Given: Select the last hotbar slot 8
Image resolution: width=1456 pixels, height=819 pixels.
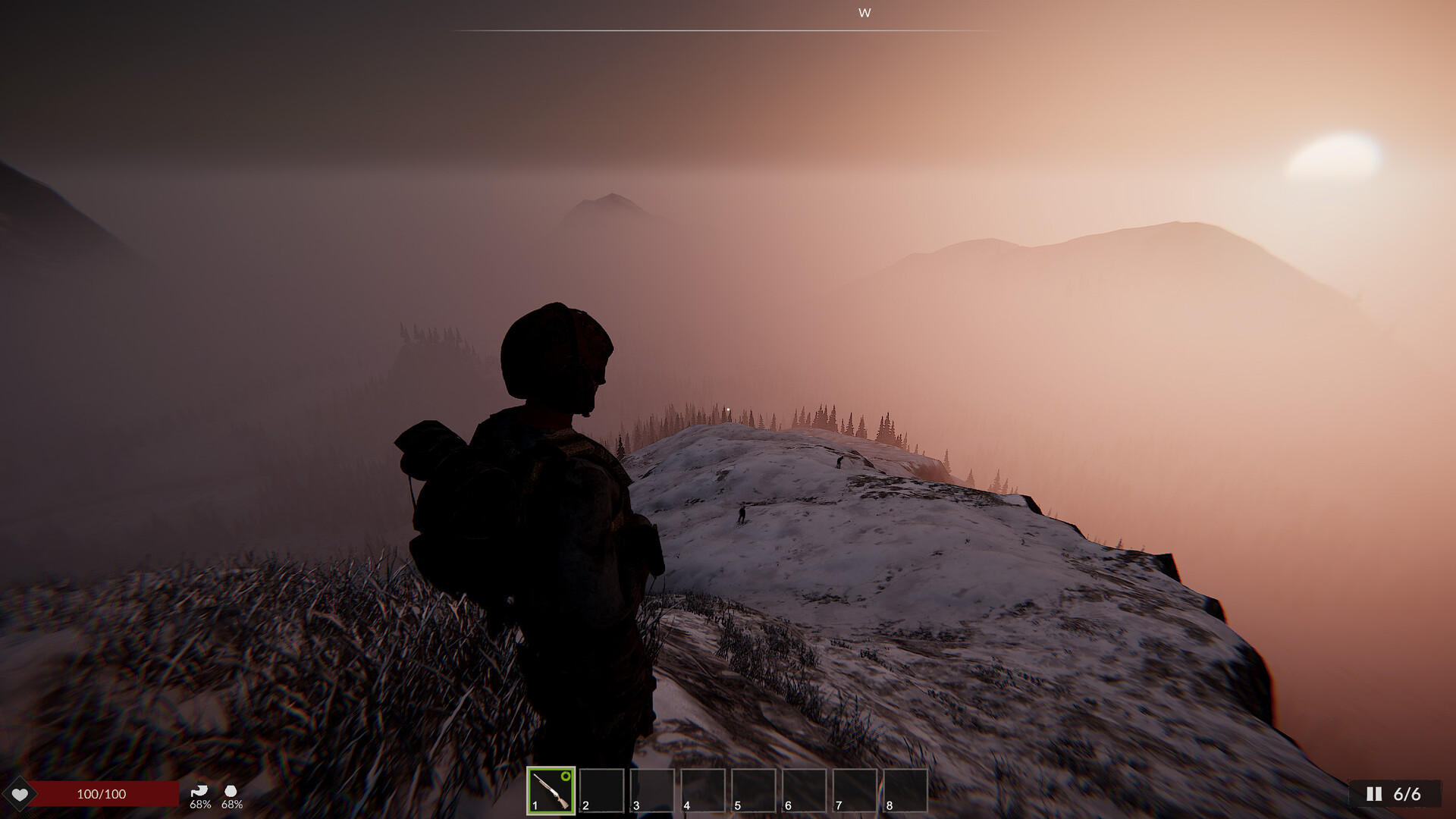Looking at the screenshot, I should pos(906,791).
